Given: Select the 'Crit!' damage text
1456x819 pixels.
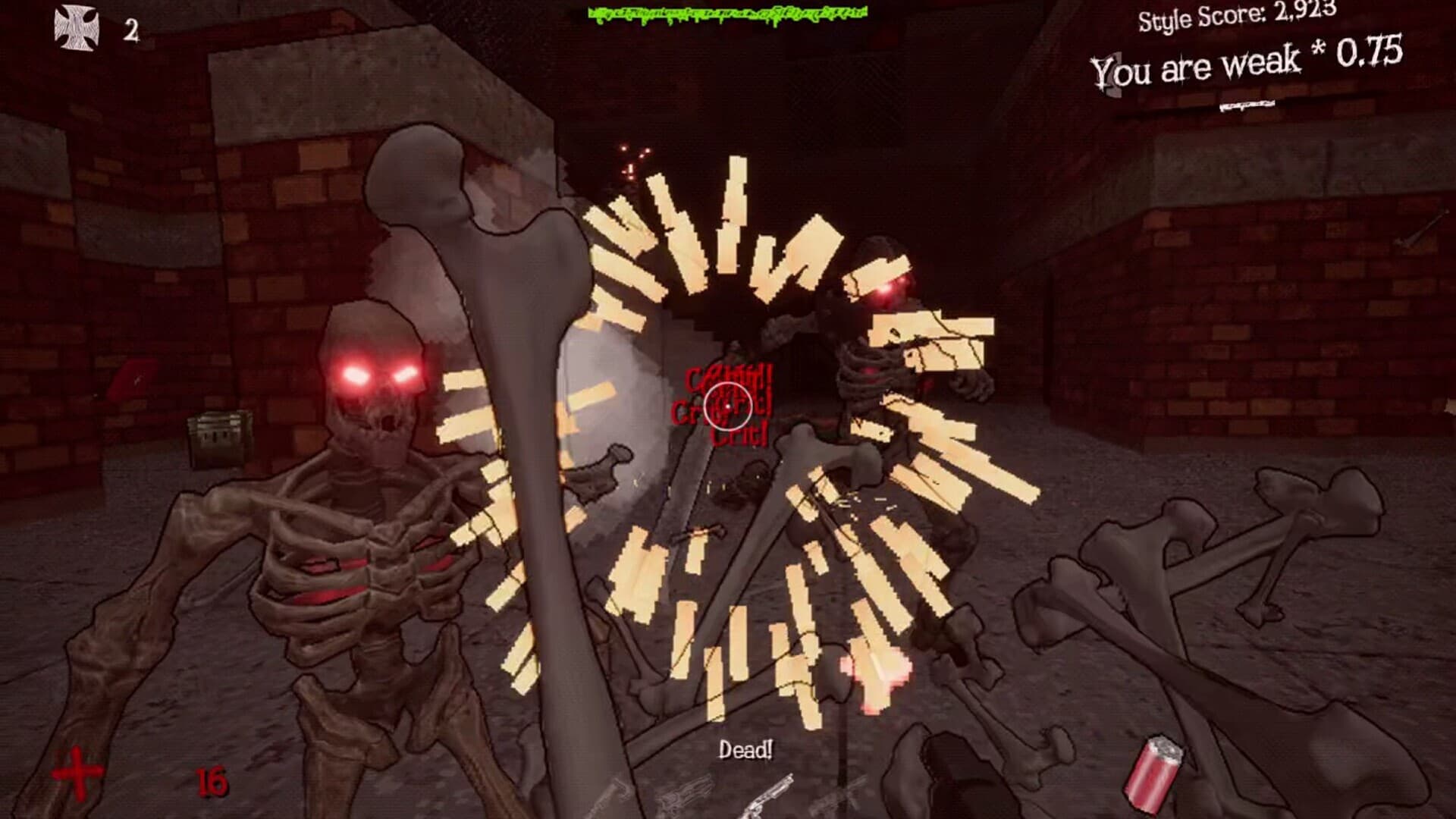Looking at the screenshot, I should (739, 438).
